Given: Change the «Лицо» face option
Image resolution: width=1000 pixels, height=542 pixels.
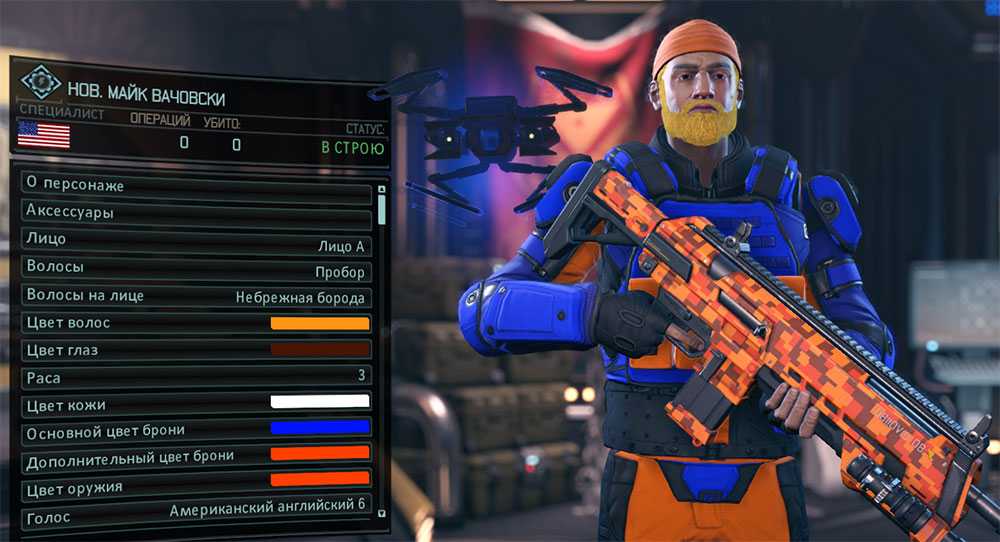Looking at the screenshot, I should click(196, 240).
